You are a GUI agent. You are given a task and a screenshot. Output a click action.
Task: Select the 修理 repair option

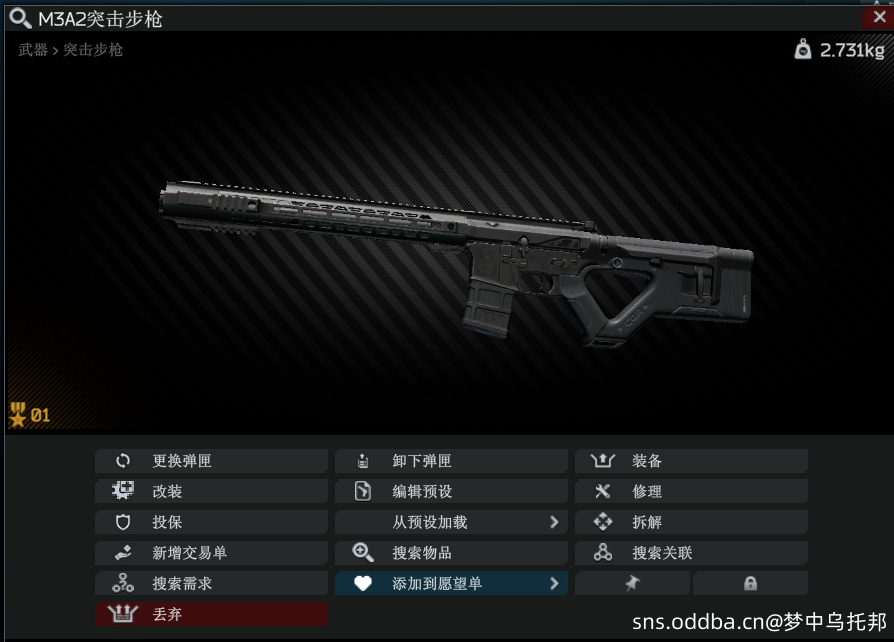(691, 492)
